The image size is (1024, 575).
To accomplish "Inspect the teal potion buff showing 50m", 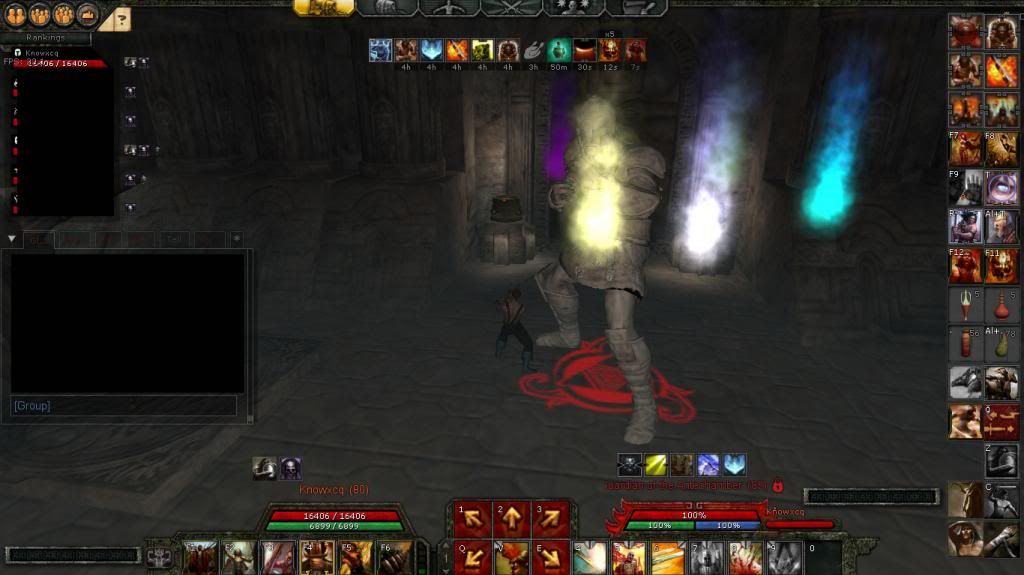I will coord(558,49).
